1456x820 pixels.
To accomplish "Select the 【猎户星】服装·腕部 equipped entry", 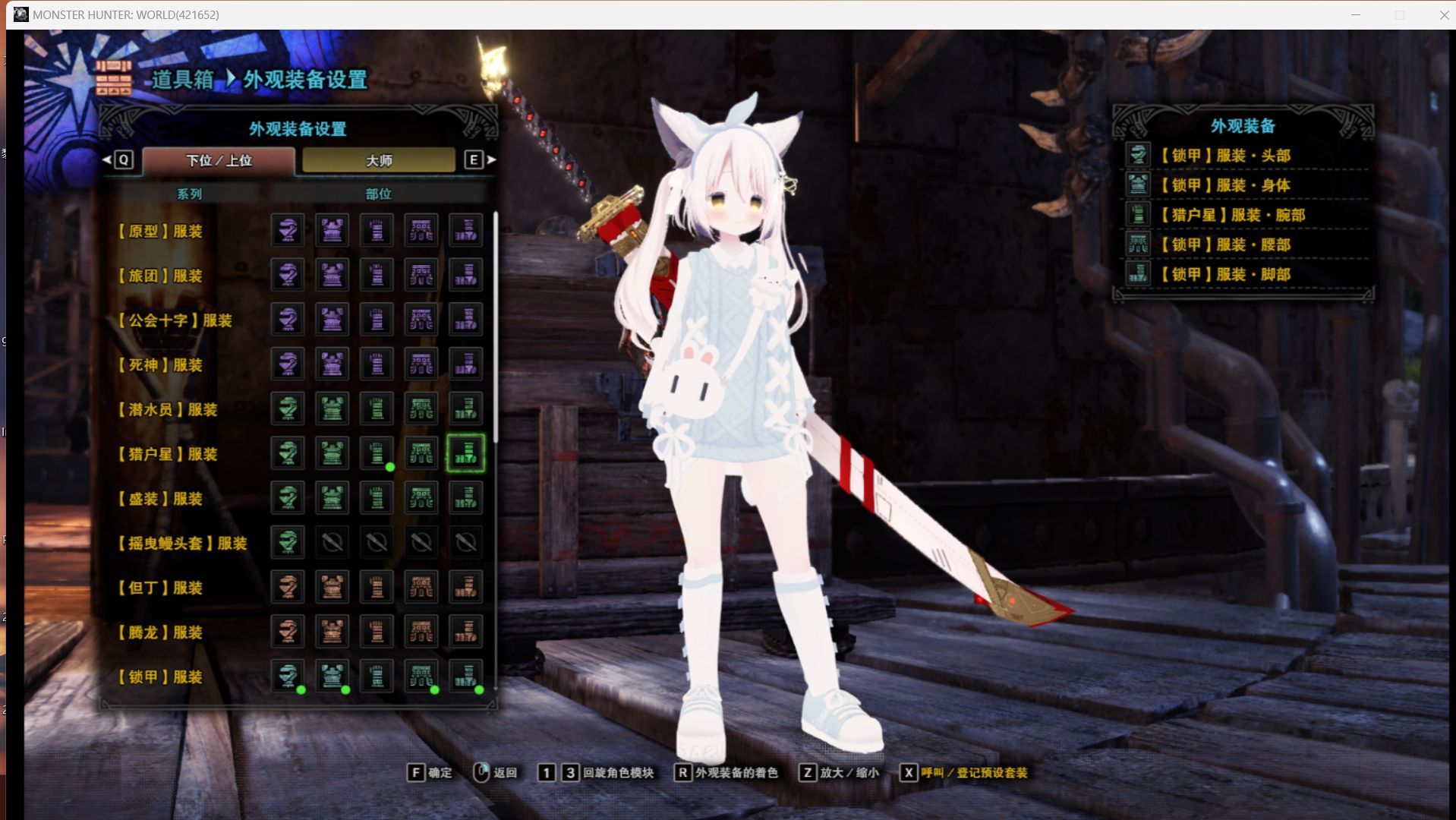I will (1237, 215).
